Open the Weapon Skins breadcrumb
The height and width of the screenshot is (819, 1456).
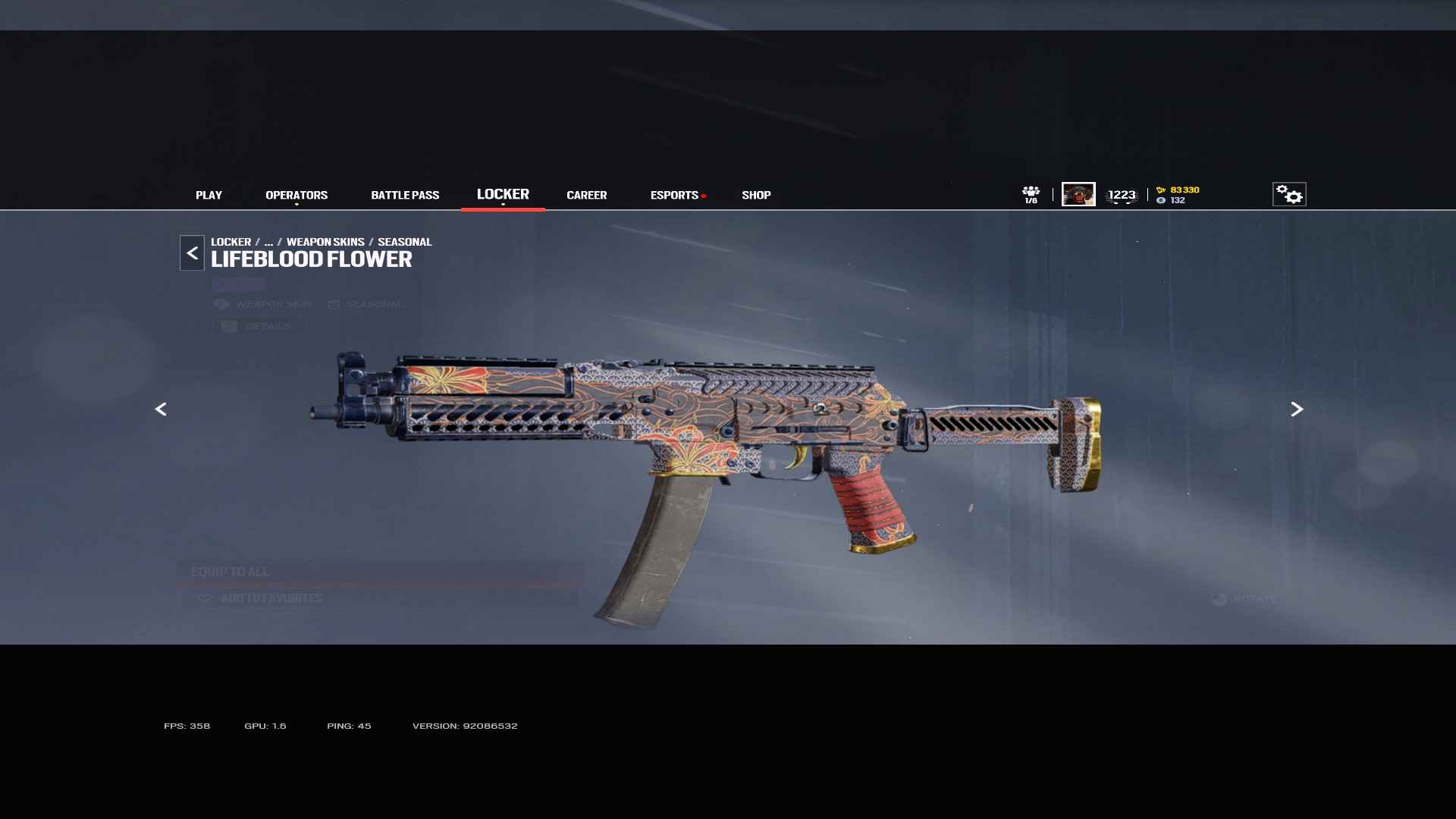tap(325, 242)
